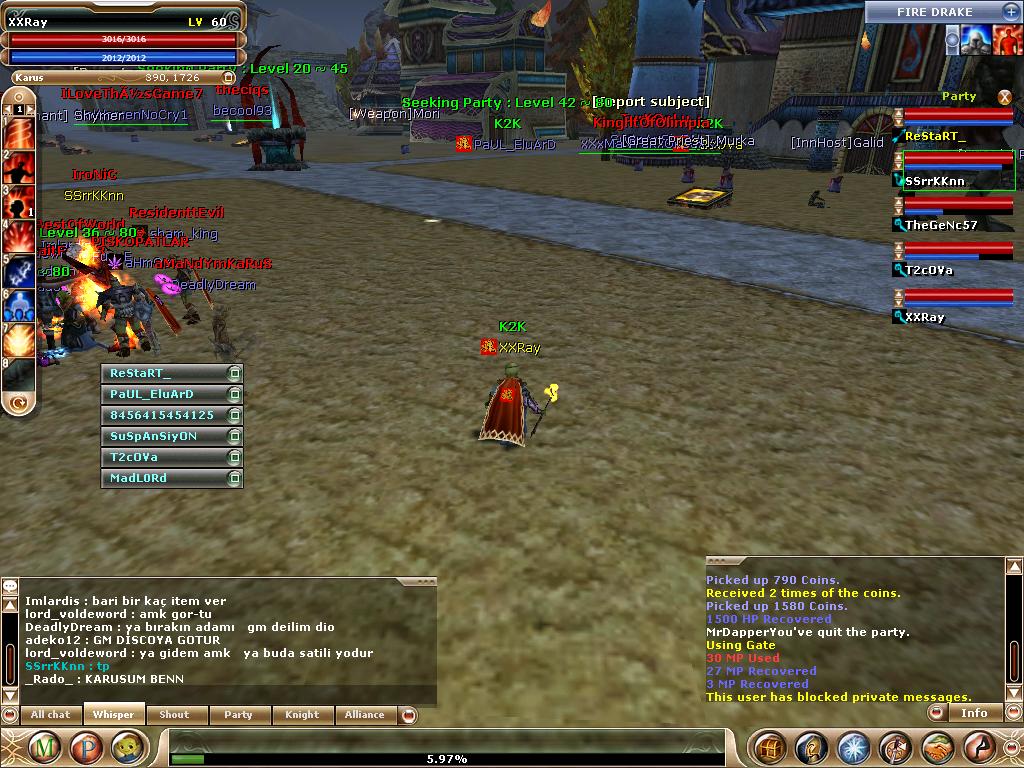Image resolution: width=1024 pixels, height=768 pixels.
Task: Activate the lightning skill in slot 5
Action: [x=20, y=270]
